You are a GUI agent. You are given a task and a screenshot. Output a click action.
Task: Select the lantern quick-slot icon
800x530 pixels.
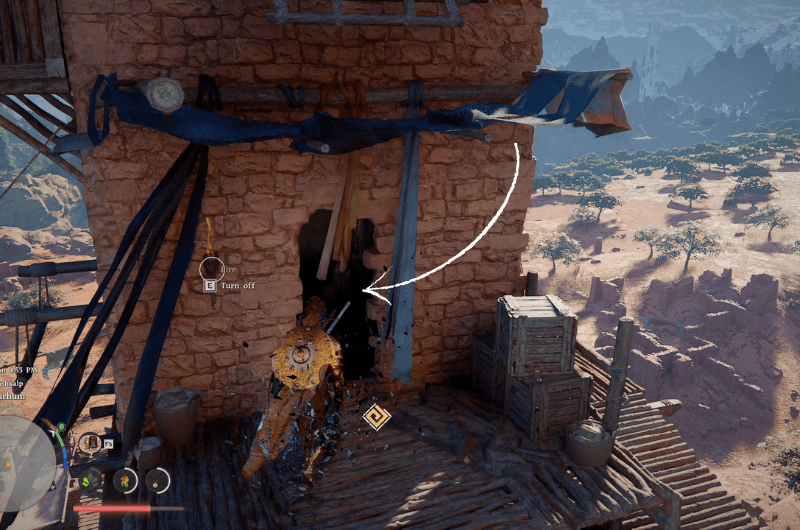point(90,442)
